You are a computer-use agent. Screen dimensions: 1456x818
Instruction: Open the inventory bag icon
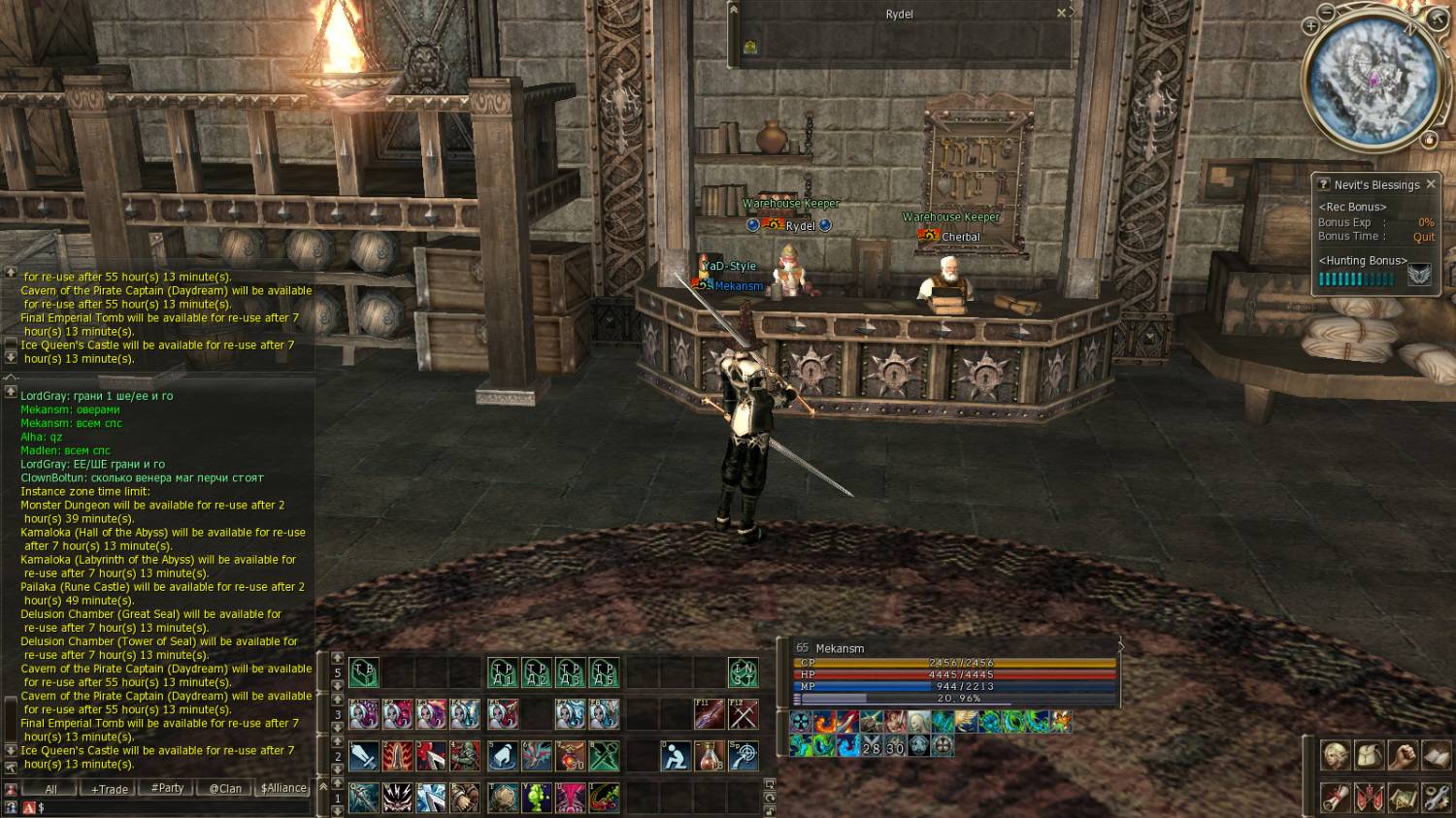pyautogui.click(x=1369, y=755)
